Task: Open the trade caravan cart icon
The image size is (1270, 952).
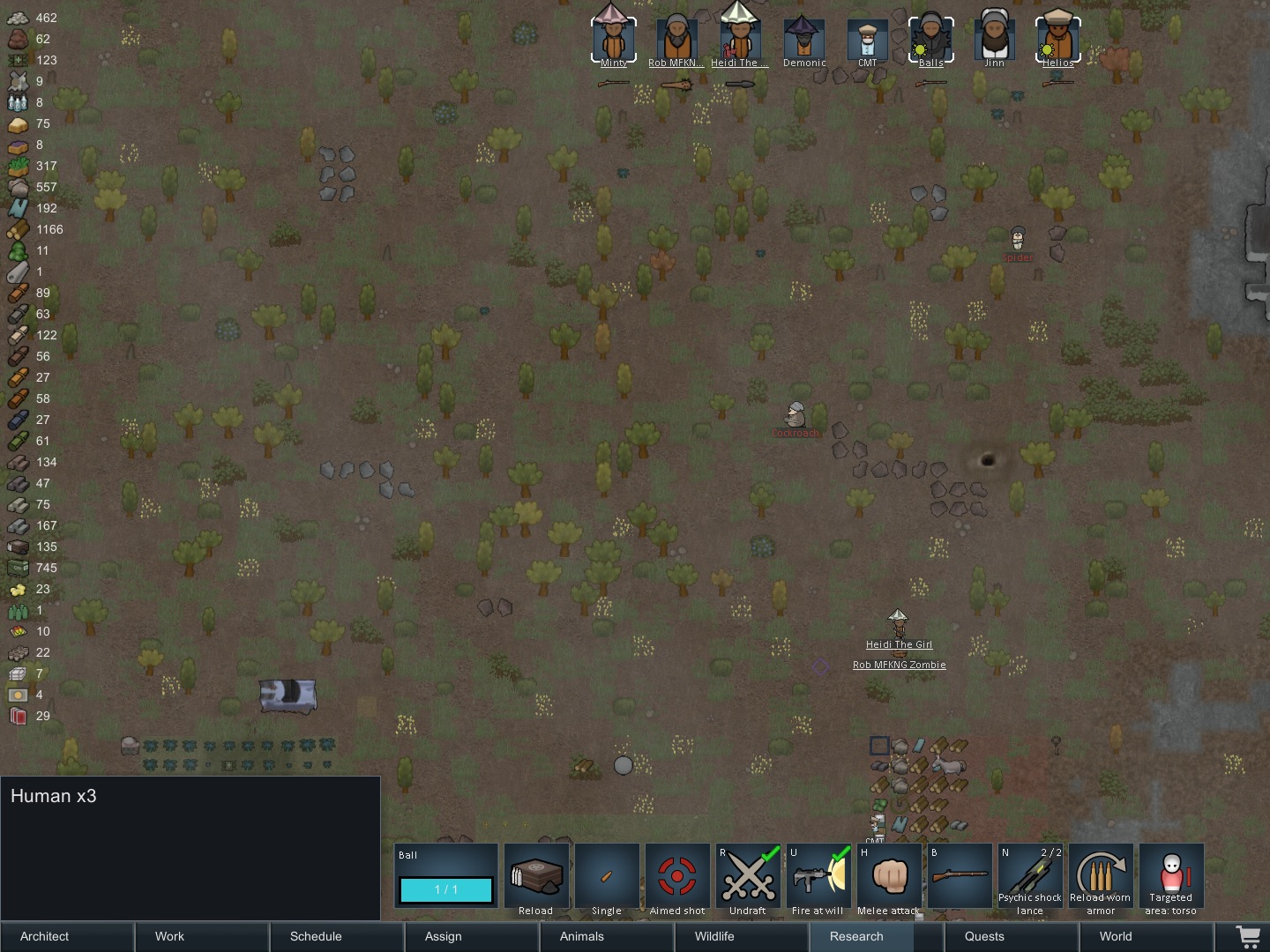Action: coord(1249,936)
